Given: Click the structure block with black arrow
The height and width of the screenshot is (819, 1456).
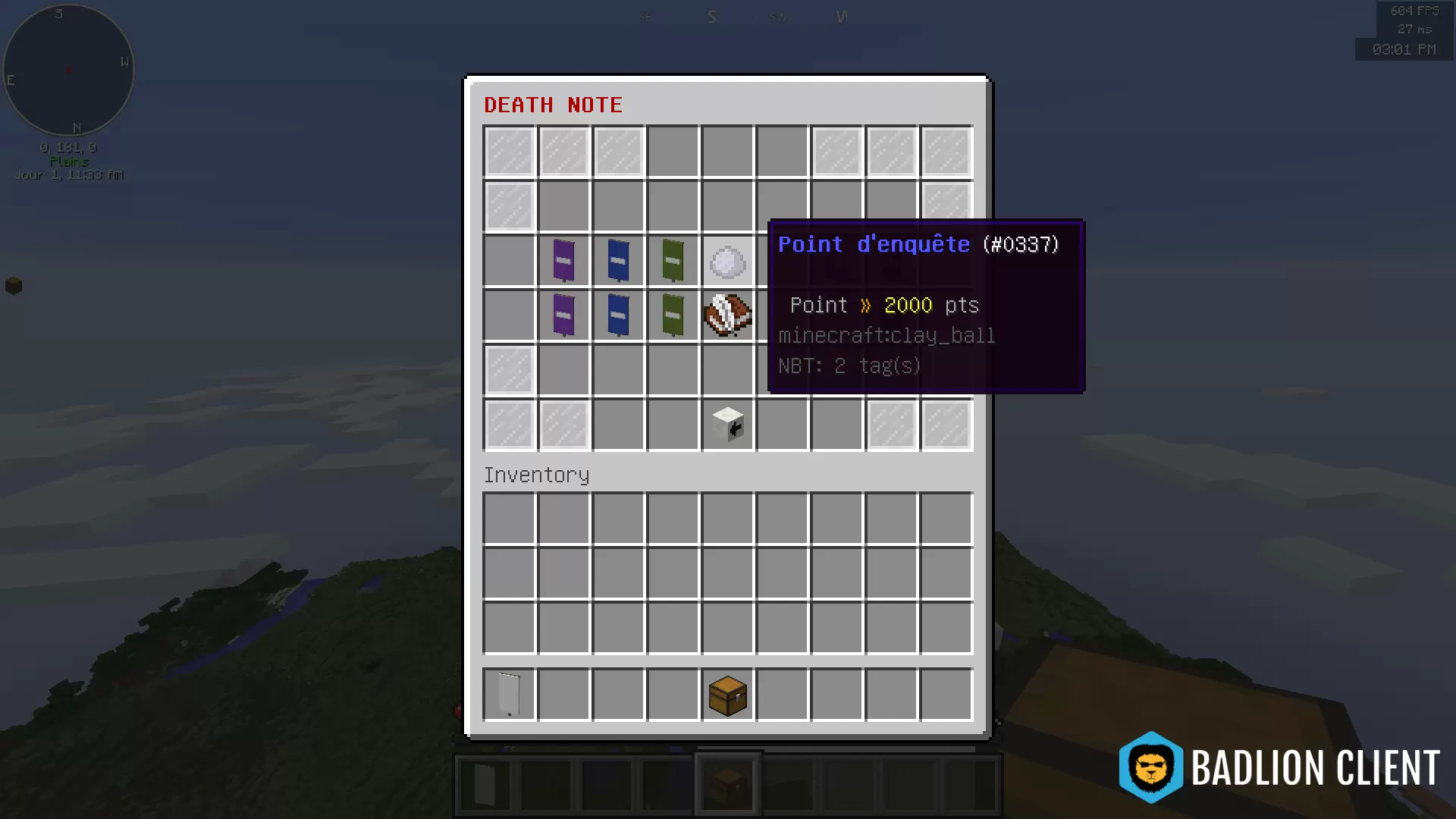Looking at the screenshot, I should 727,425.
